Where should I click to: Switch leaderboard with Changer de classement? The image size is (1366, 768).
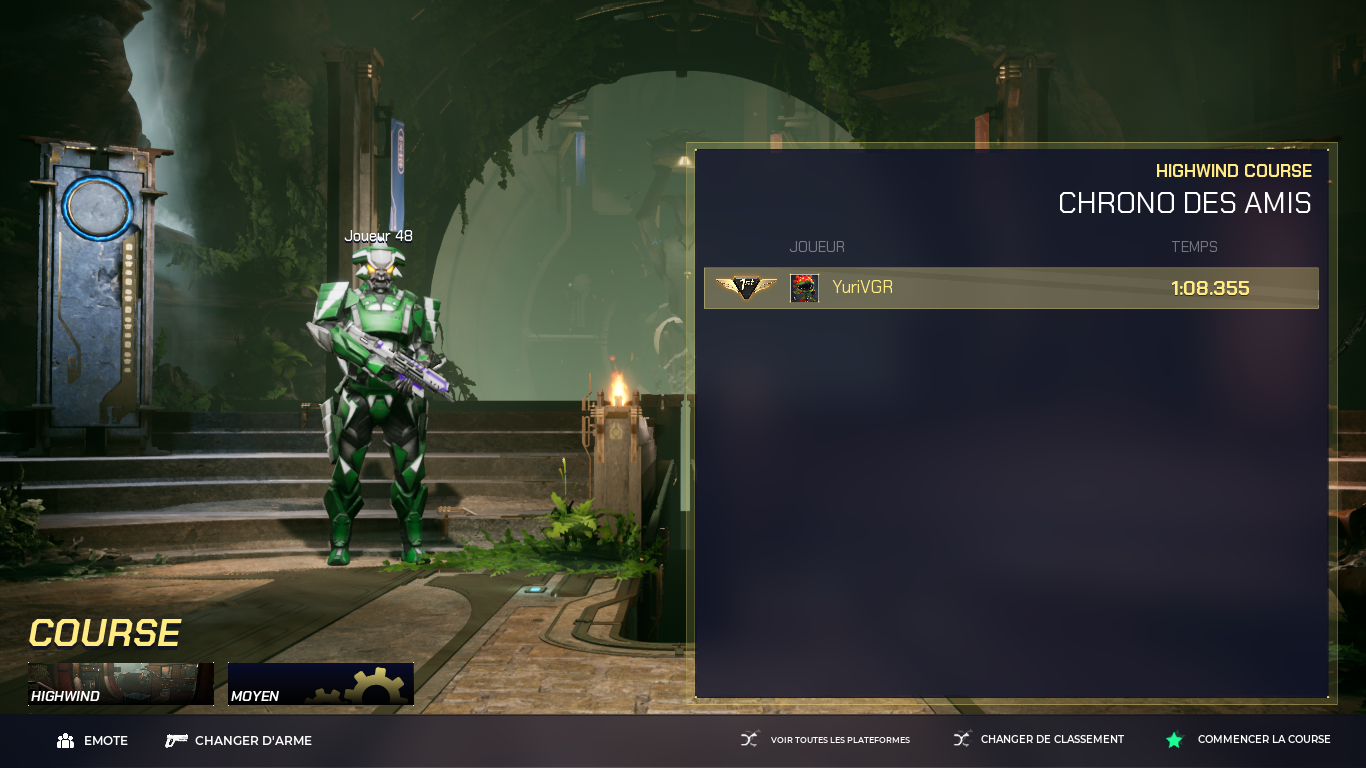tap(1039, 740)
